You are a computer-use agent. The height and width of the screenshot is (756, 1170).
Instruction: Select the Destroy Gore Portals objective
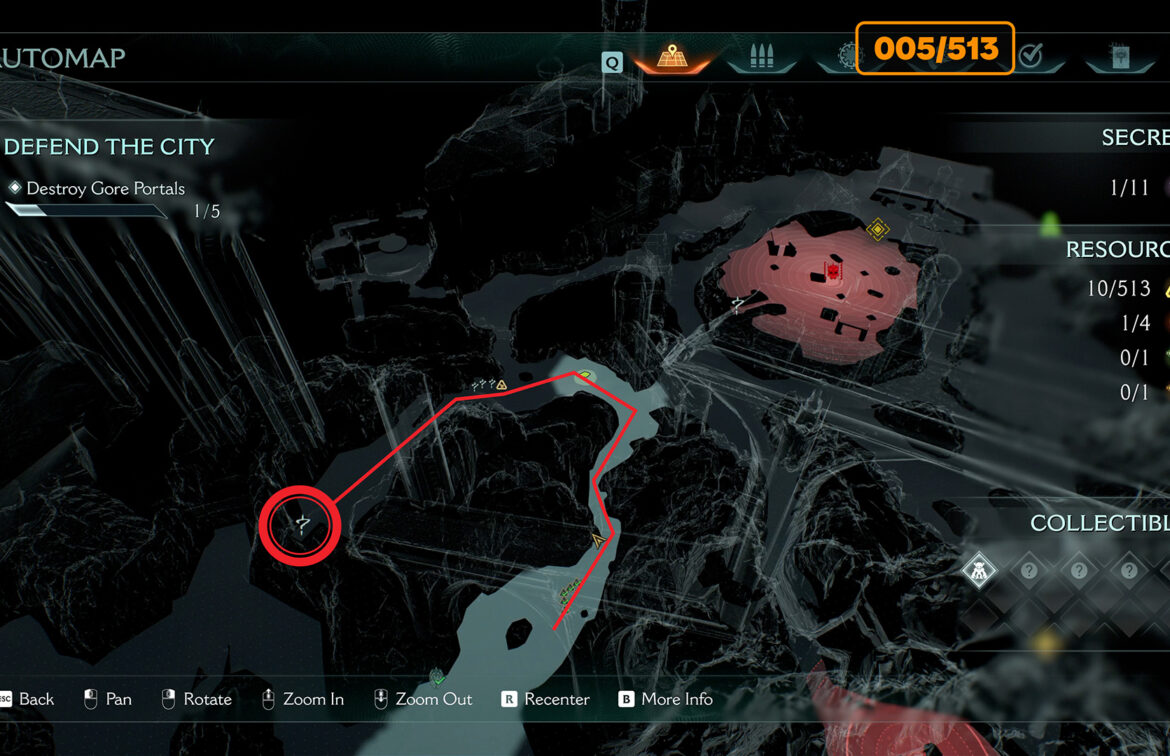105,188
